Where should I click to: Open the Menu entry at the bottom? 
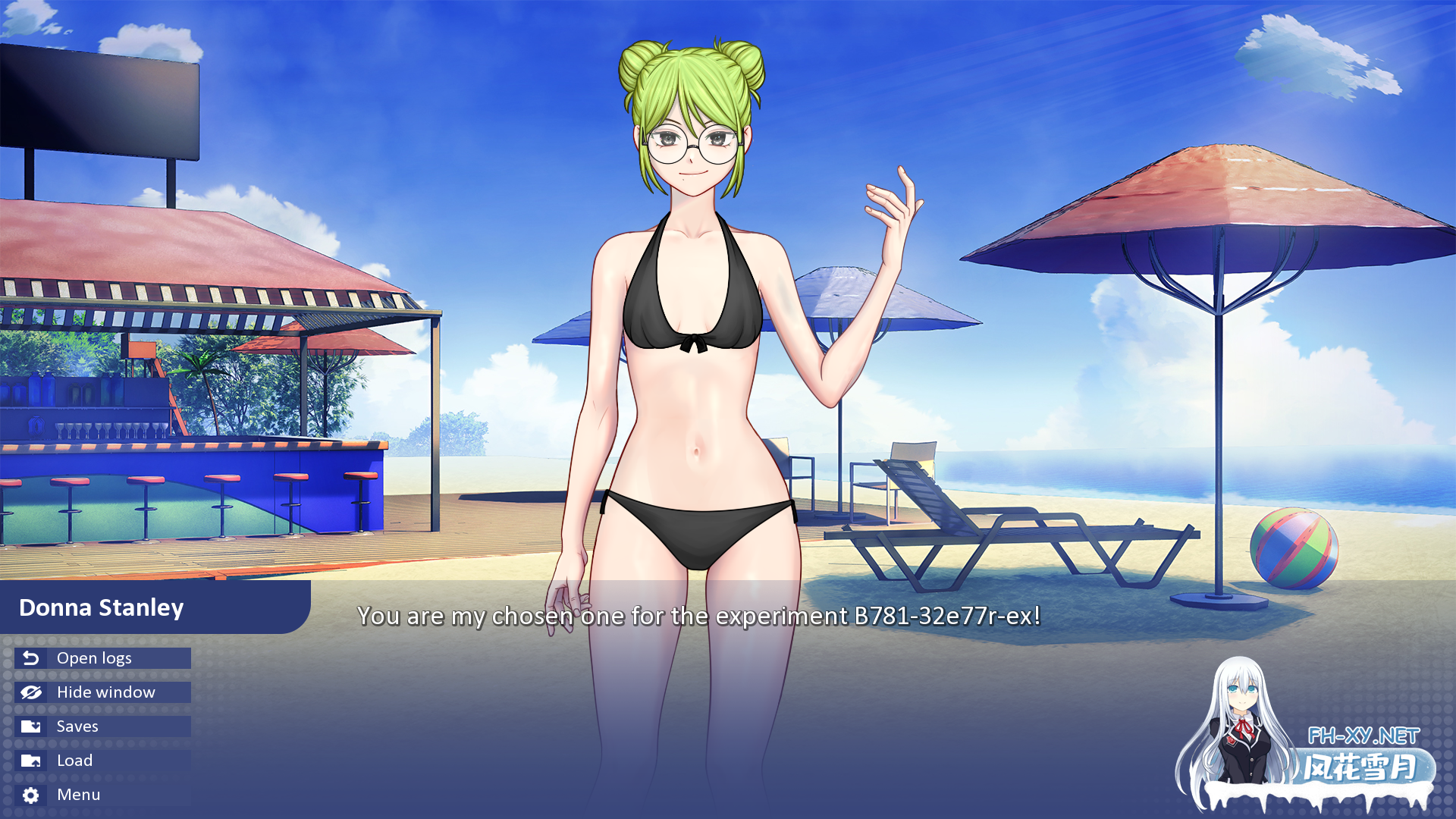(x=78, y=794)
